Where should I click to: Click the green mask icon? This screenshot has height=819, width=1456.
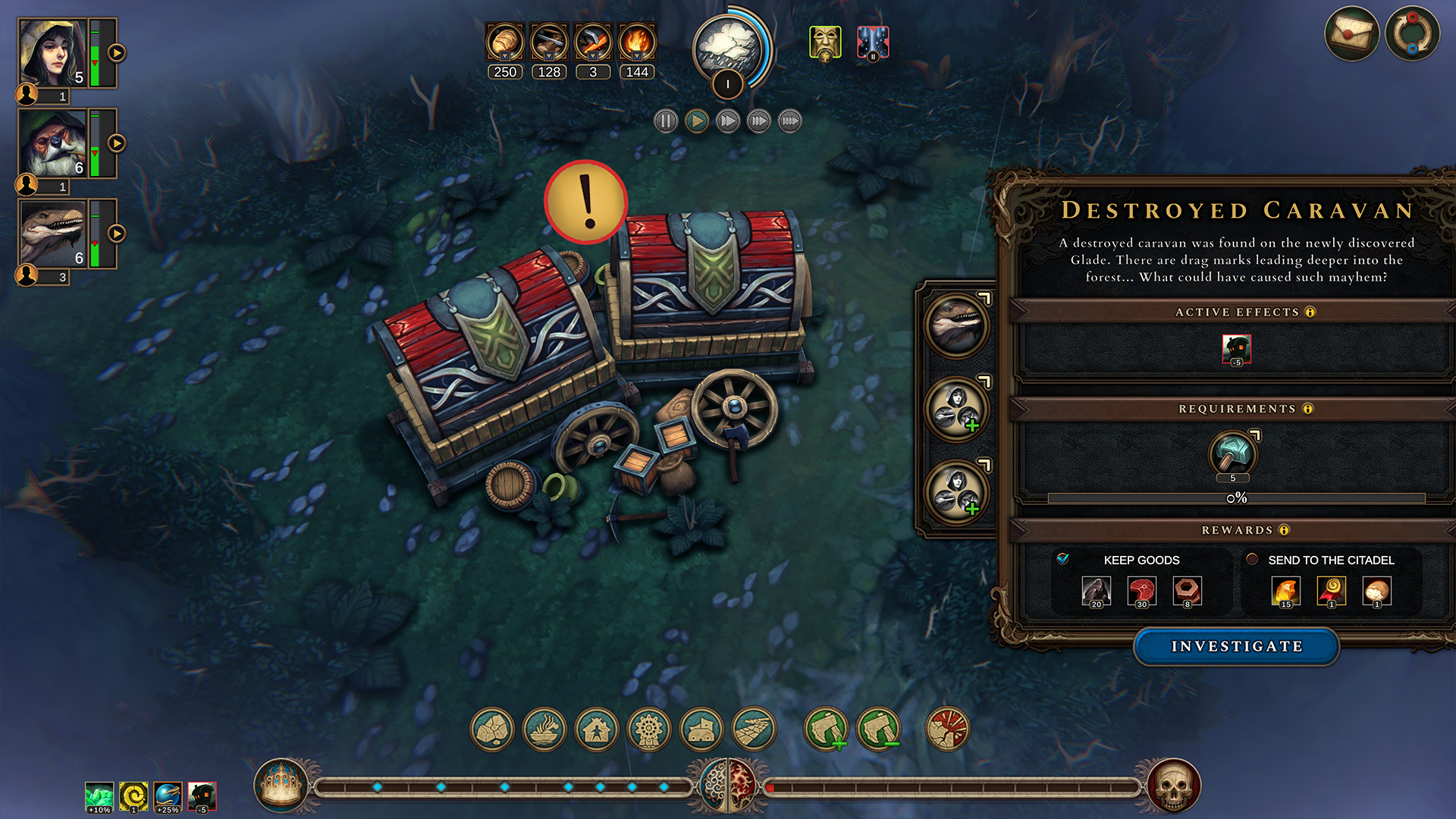tap(824, 42)
